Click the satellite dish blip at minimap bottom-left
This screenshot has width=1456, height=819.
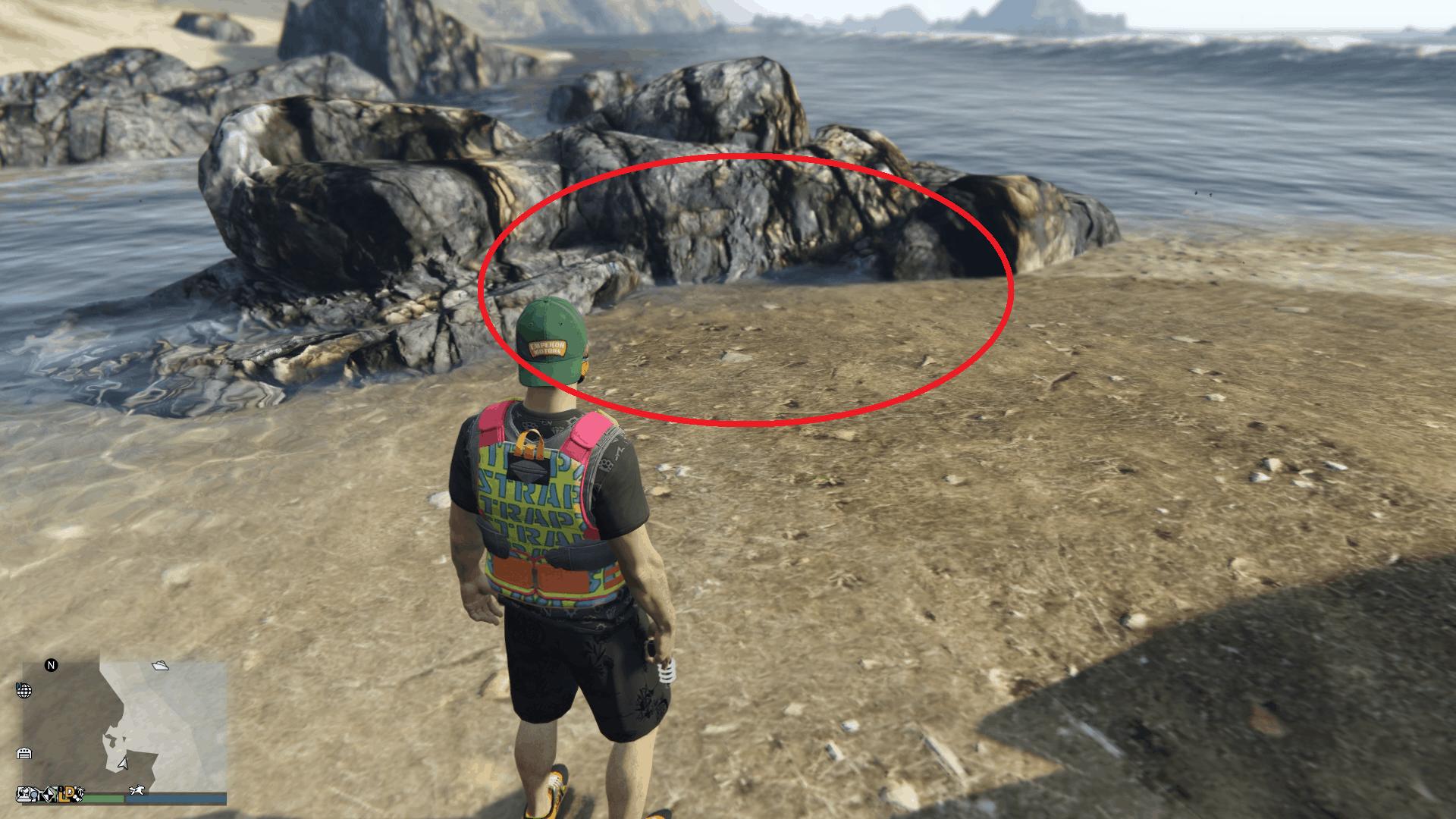(24, 795)
